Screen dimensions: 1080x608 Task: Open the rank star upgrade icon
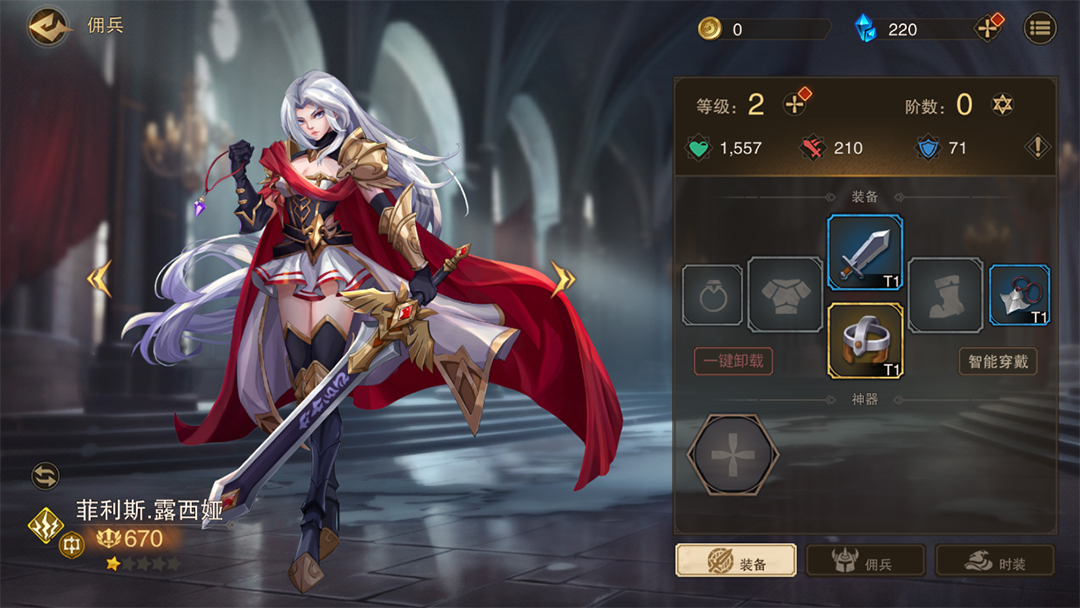[x=1002, y=104]
